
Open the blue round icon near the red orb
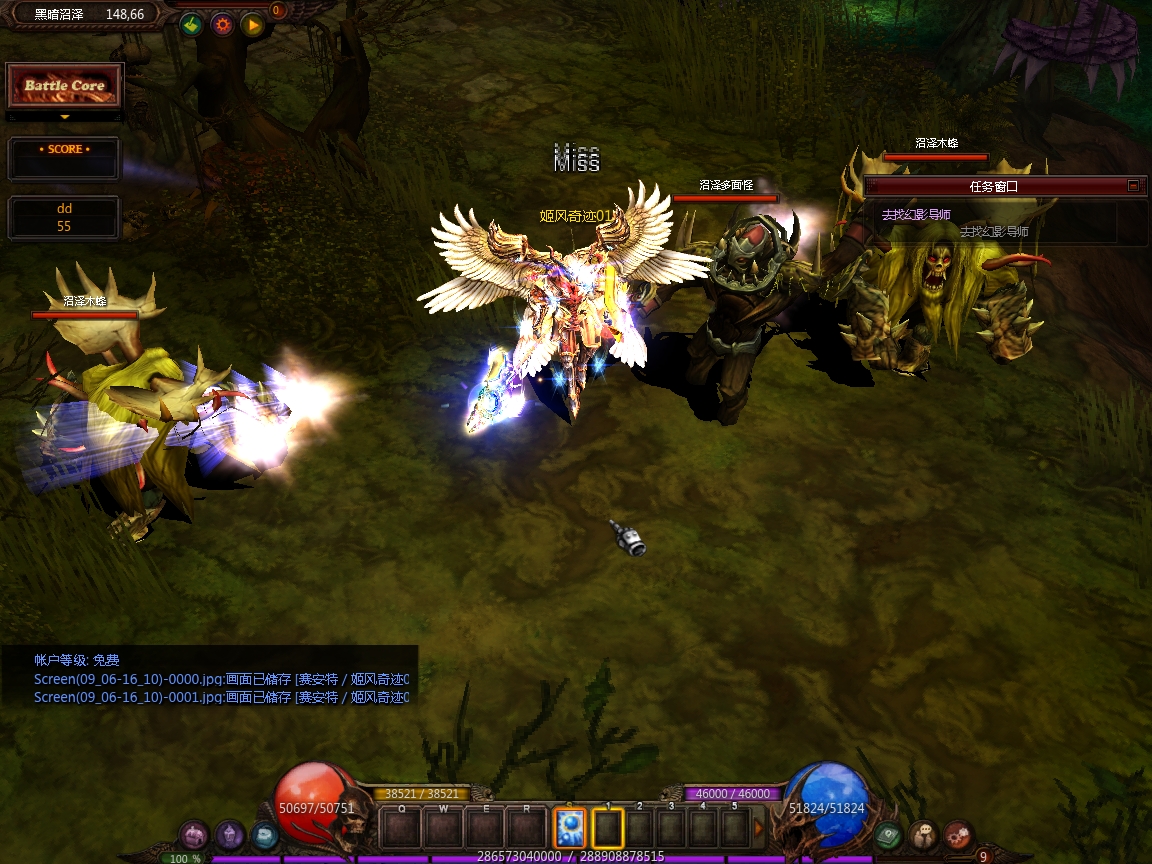click(264, 835)
